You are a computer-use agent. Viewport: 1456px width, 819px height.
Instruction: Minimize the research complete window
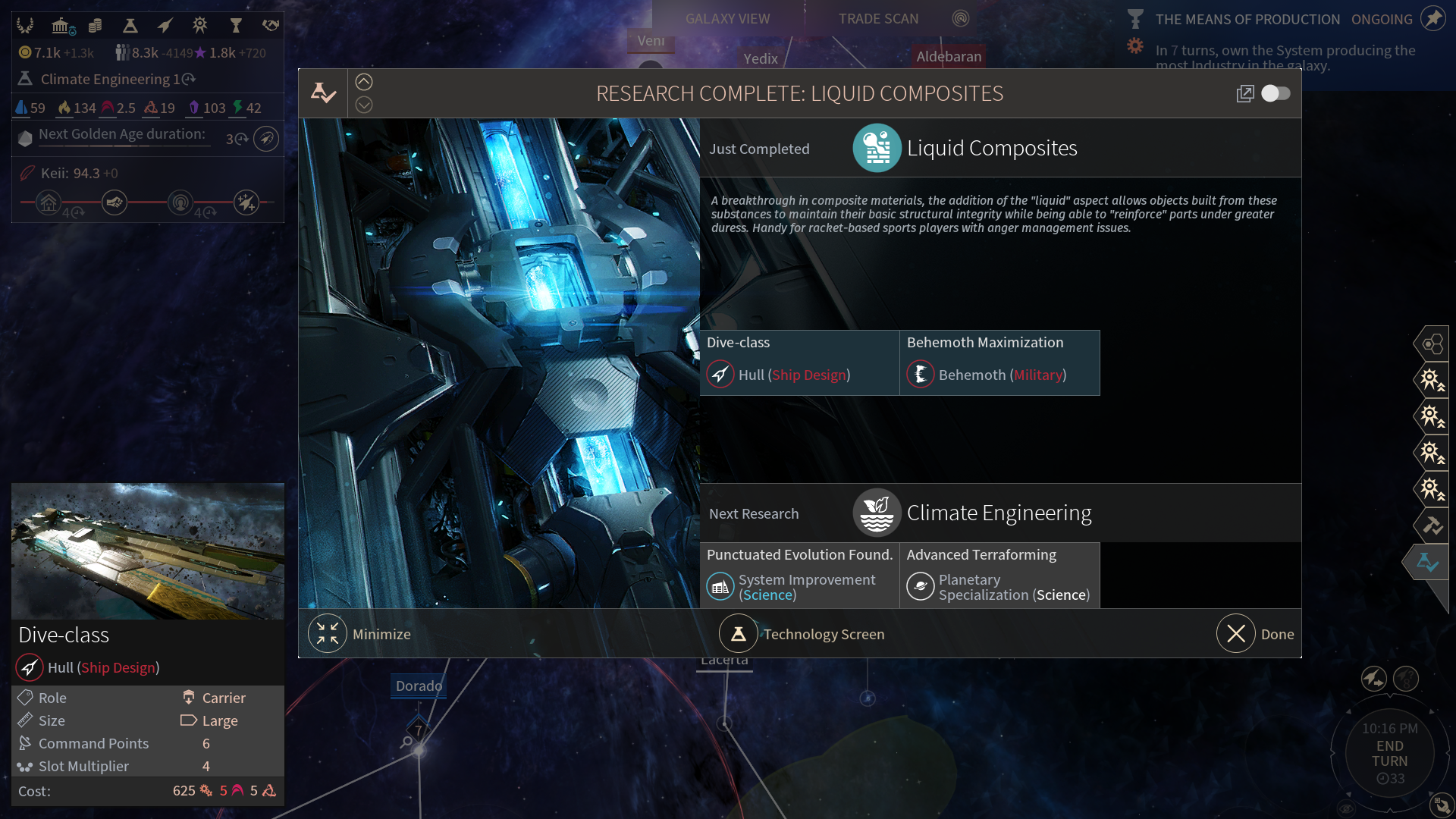[328, 634]
